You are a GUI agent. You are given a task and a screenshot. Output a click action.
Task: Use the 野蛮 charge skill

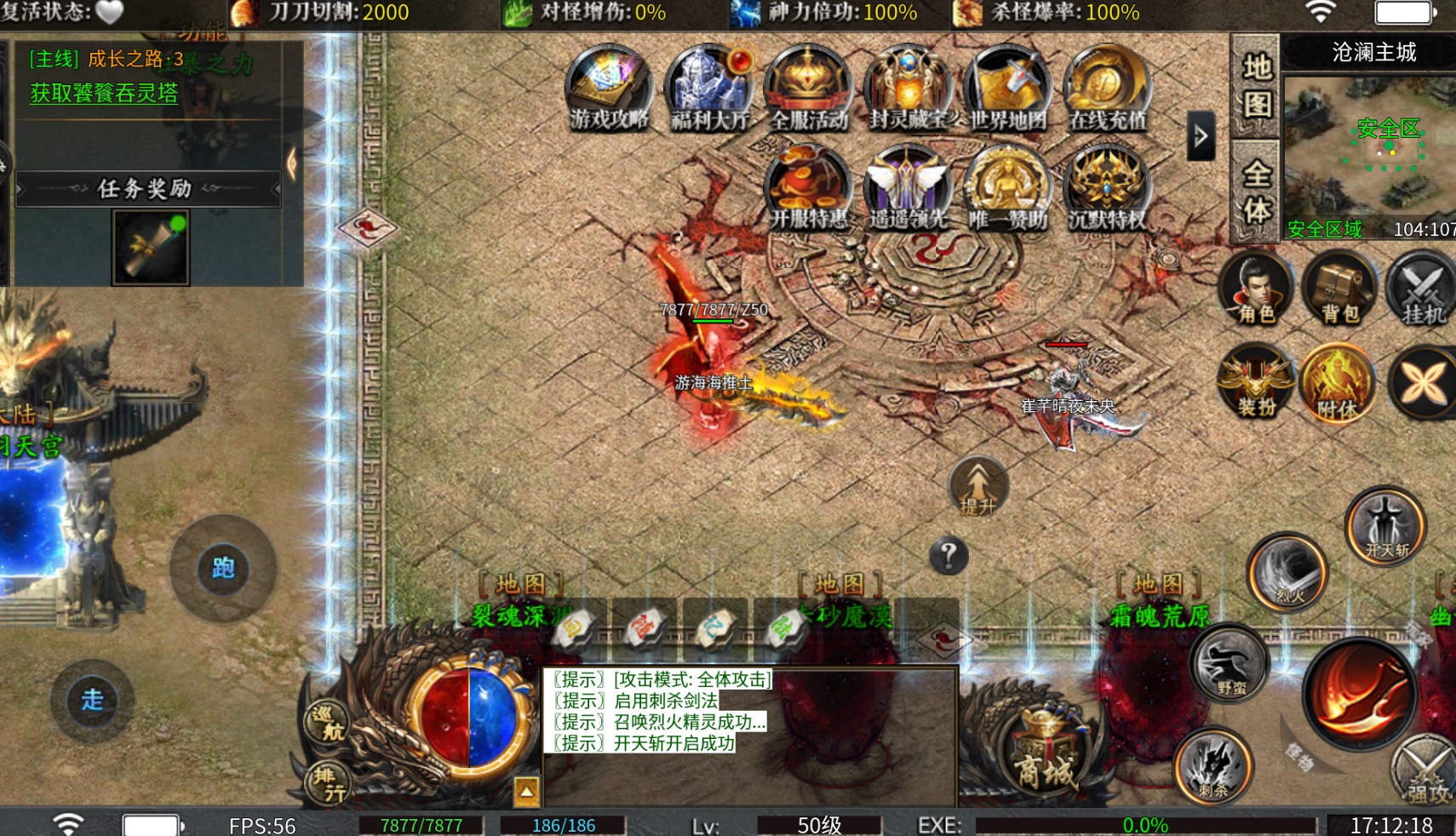point(1230,664)
